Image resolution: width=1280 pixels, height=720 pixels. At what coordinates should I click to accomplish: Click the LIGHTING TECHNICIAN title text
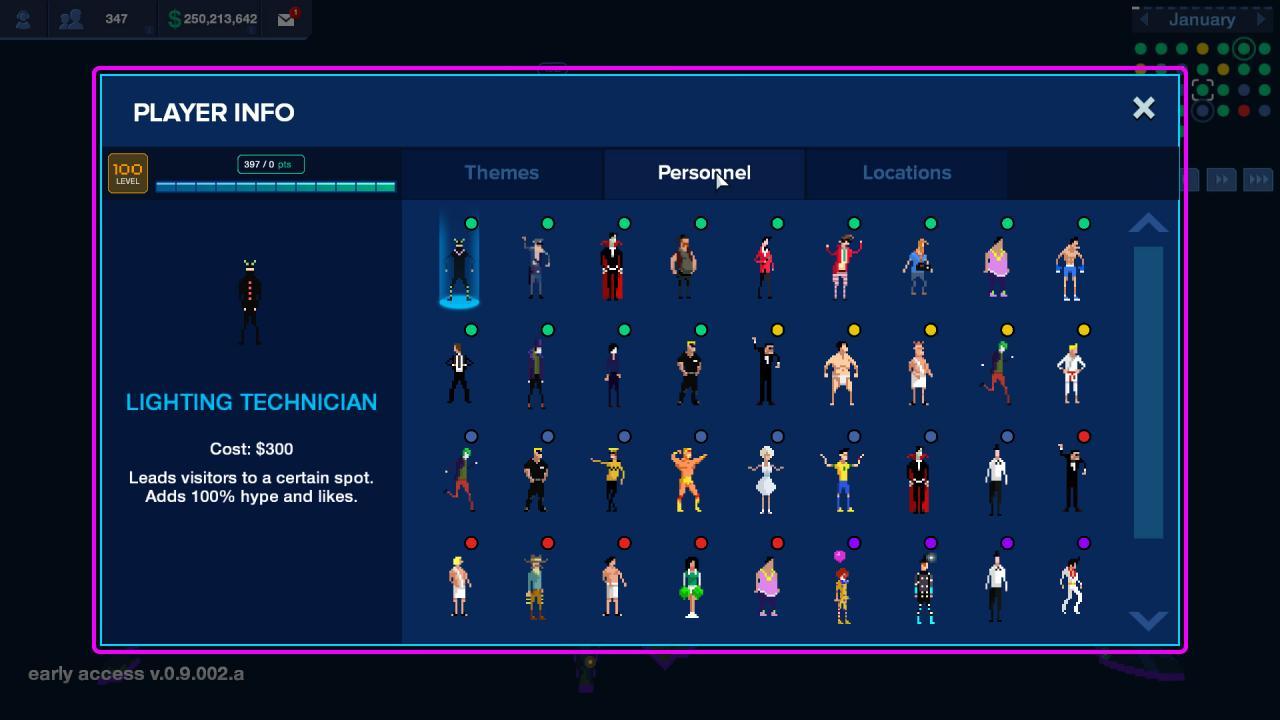251,402
